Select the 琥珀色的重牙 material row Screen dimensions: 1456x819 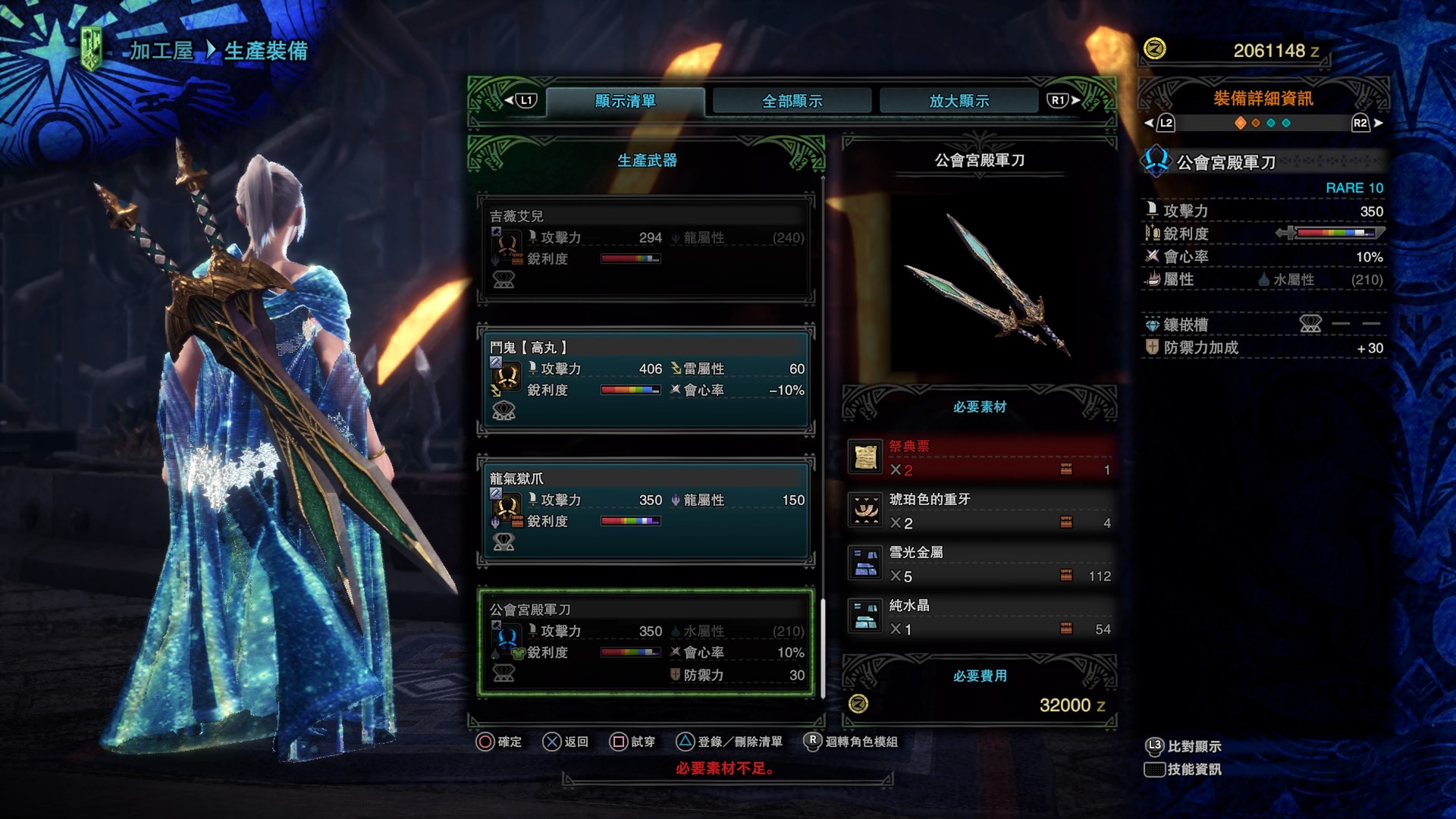(980, 511)
